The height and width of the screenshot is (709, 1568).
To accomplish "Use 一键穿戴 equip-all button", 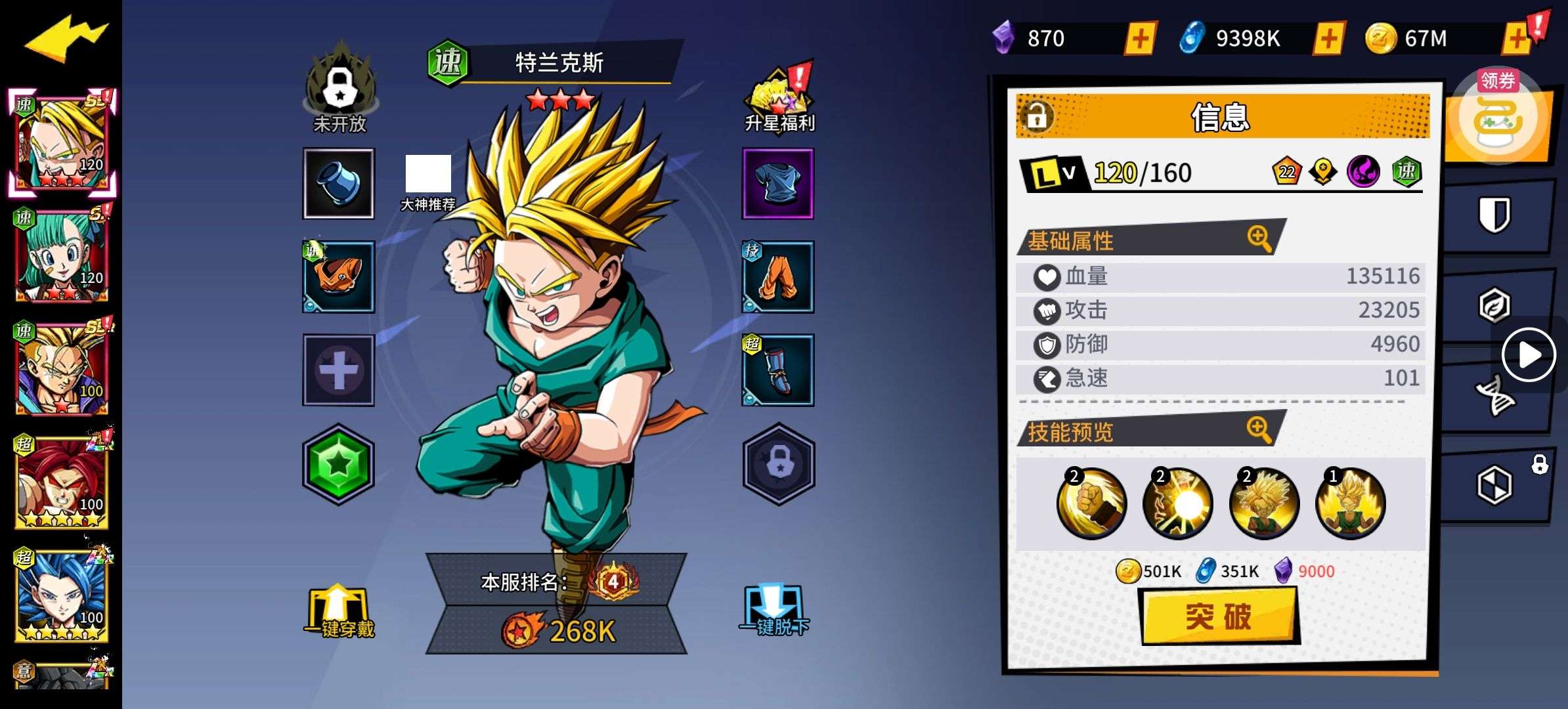I will (x=339, y=612).
